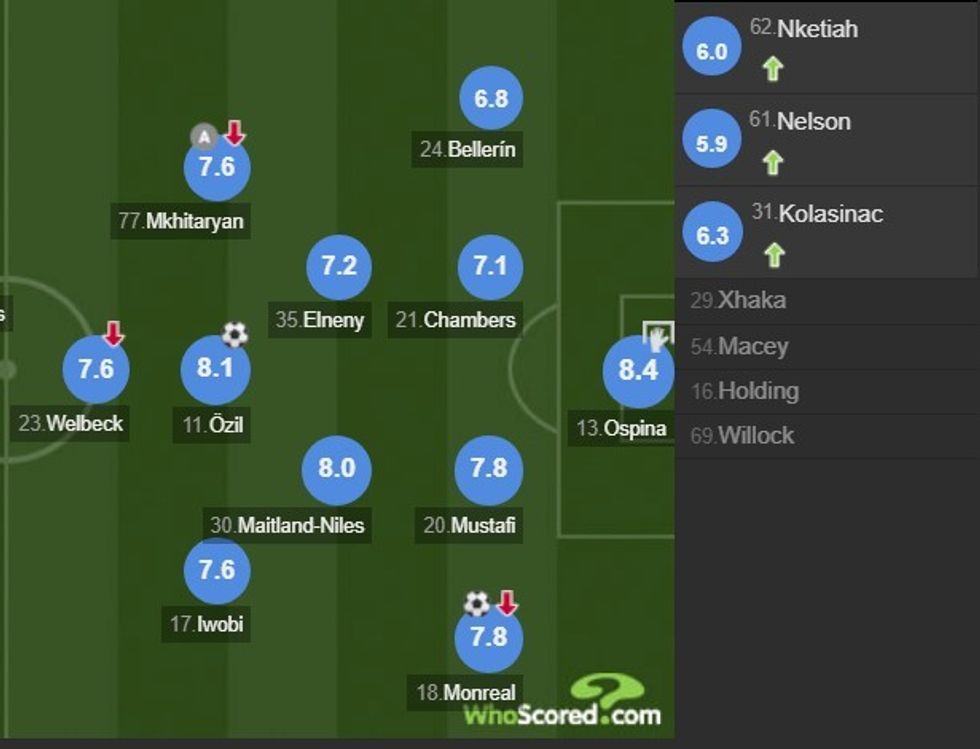Open substitute Nelson's 5.9 rating
The height and width of the screenshot is (749, 980).
click(x=711, y=143)
